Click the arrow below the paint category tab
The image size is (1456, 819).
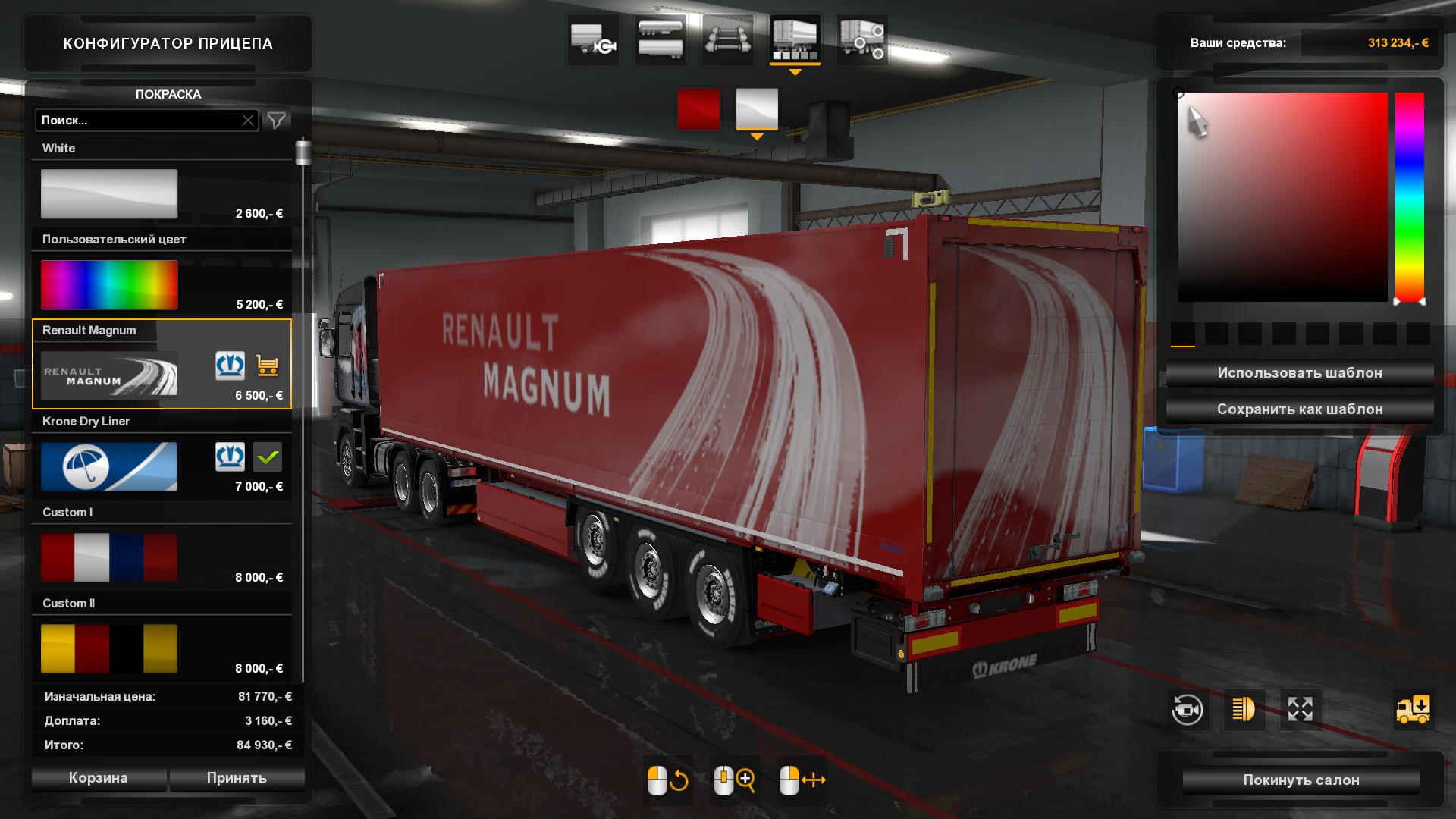tap(795, 71)
